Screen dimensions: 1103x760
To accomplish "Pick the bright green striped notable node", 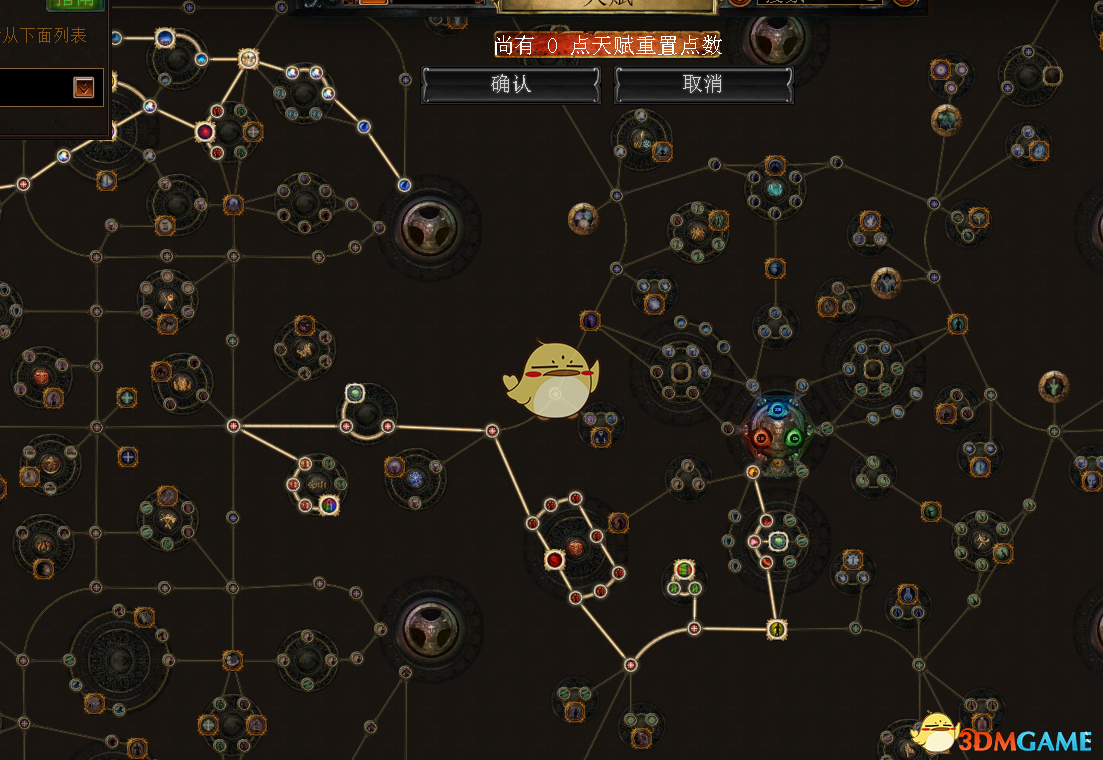I will coord(684,569).
